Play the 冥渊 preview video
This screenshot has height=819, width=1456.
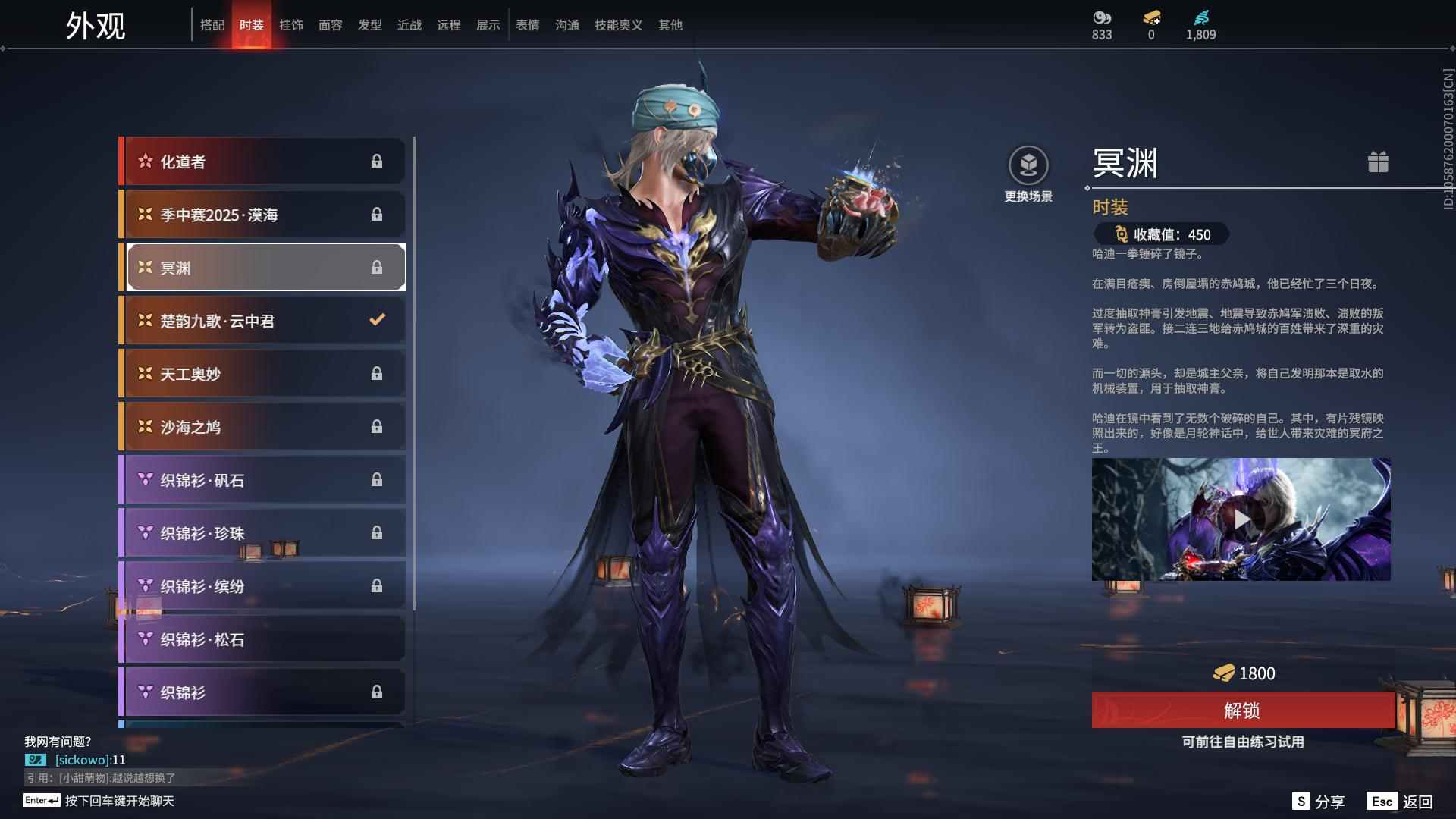(x=1241, y=519)
